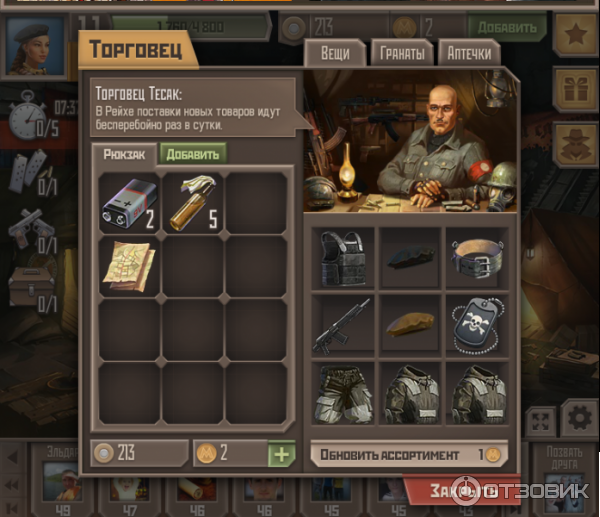This screenshot has width=600, height=517.
Task: Switch to the Вещи tab
Action: click(335, 53)
